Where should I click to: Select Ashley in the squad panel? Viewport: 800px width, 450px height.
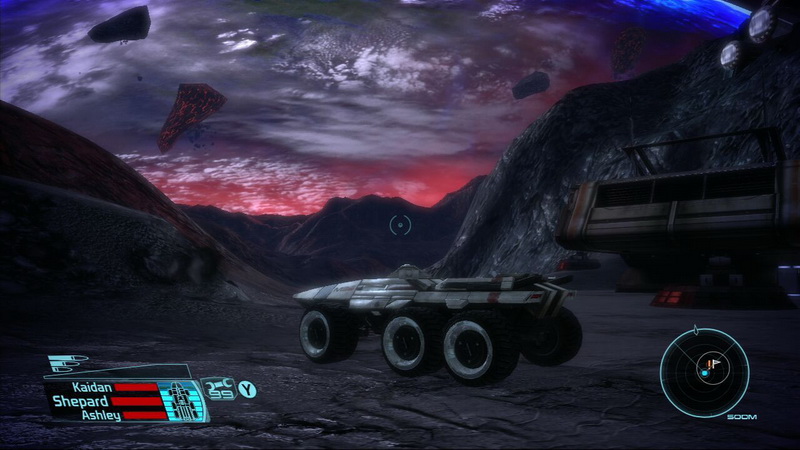pyautogui.click(x=102, y=415)
